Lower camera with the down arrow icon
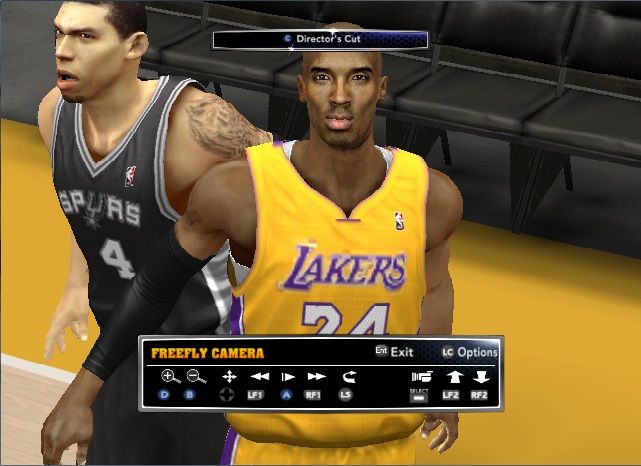641x466 pixels. click(x=481, y=377)
